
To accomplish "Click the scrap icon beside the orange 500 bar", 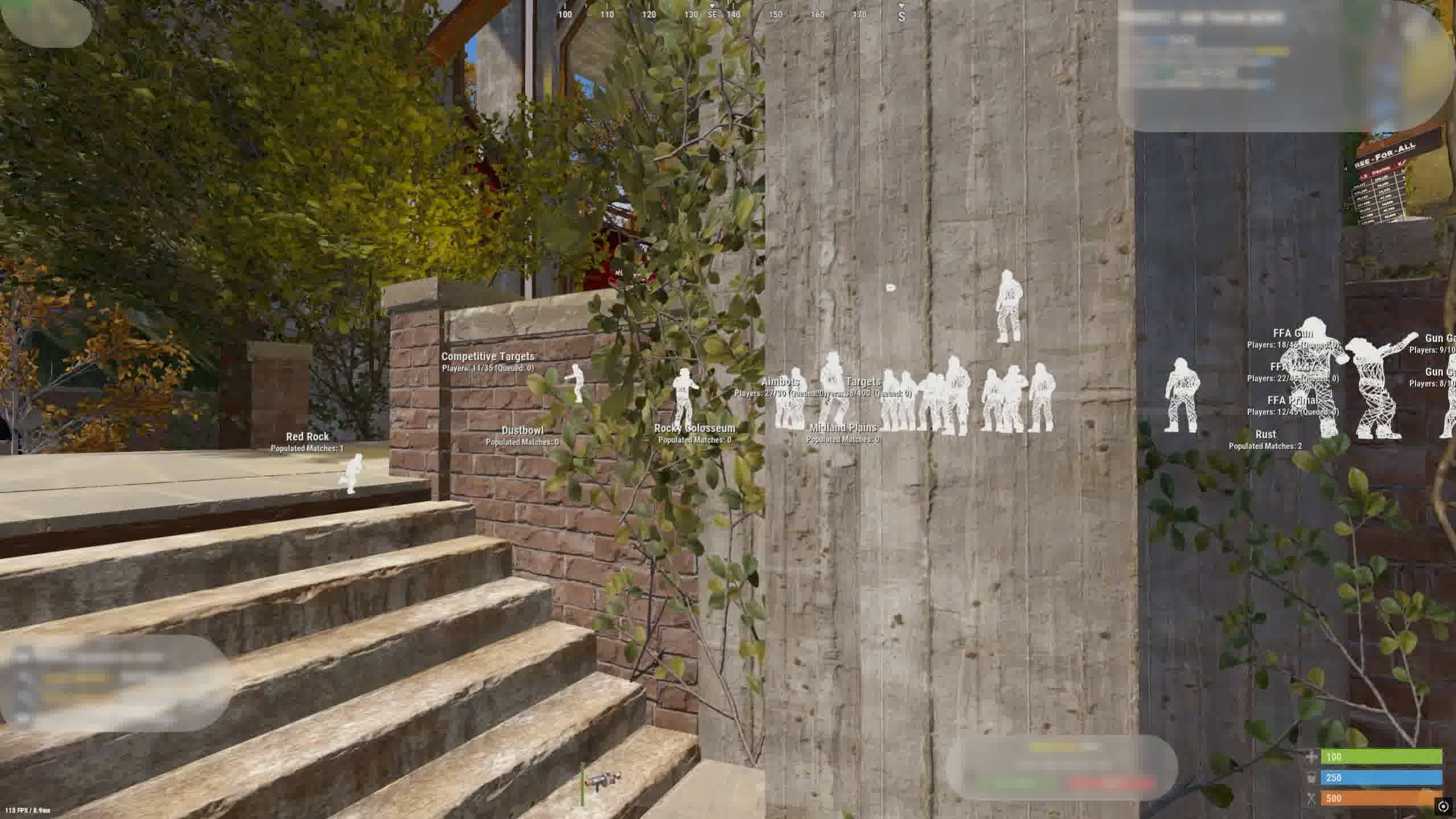I will (1311, 799).
